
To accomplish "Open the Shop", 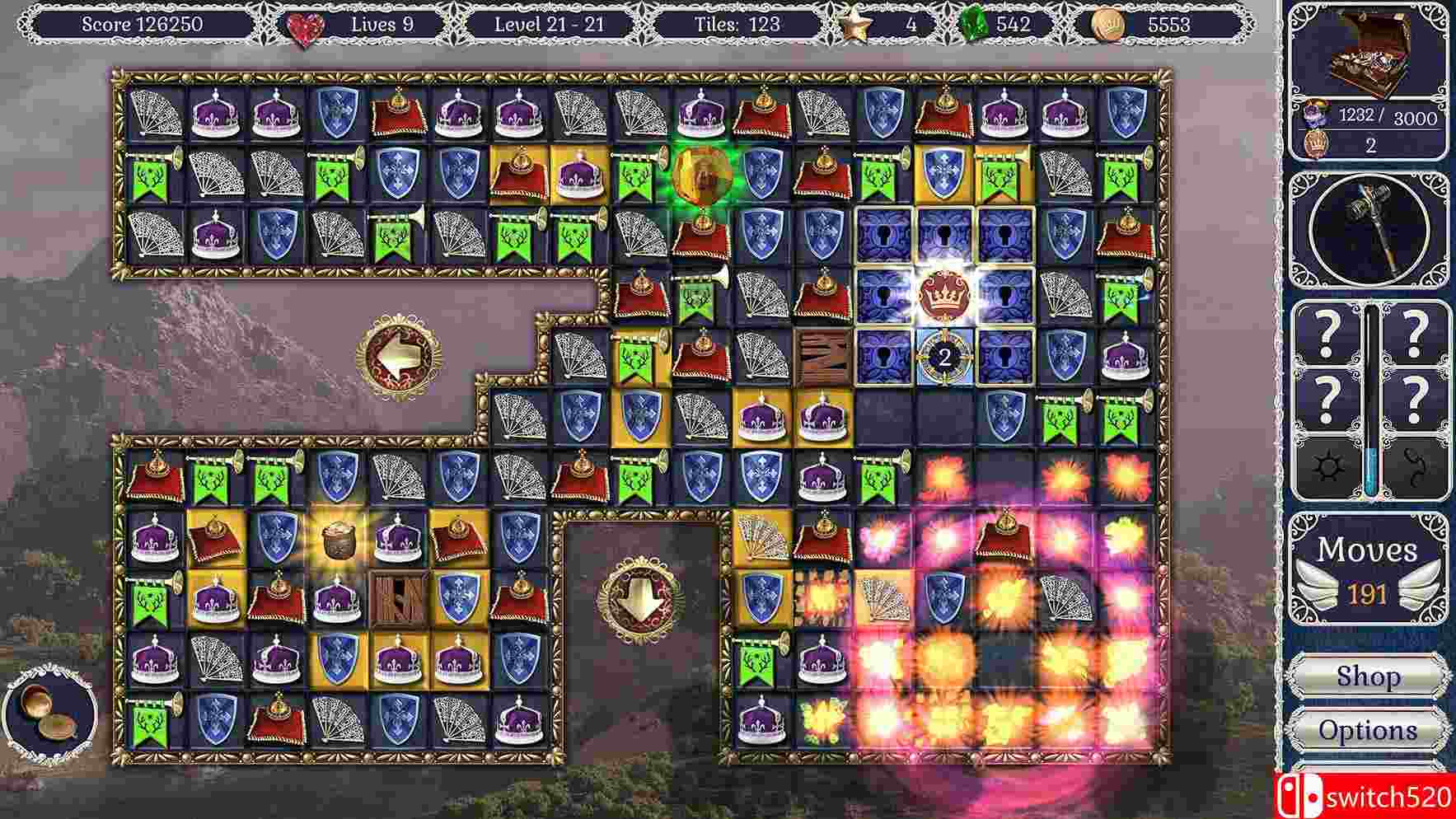I will pos(1368,676).
